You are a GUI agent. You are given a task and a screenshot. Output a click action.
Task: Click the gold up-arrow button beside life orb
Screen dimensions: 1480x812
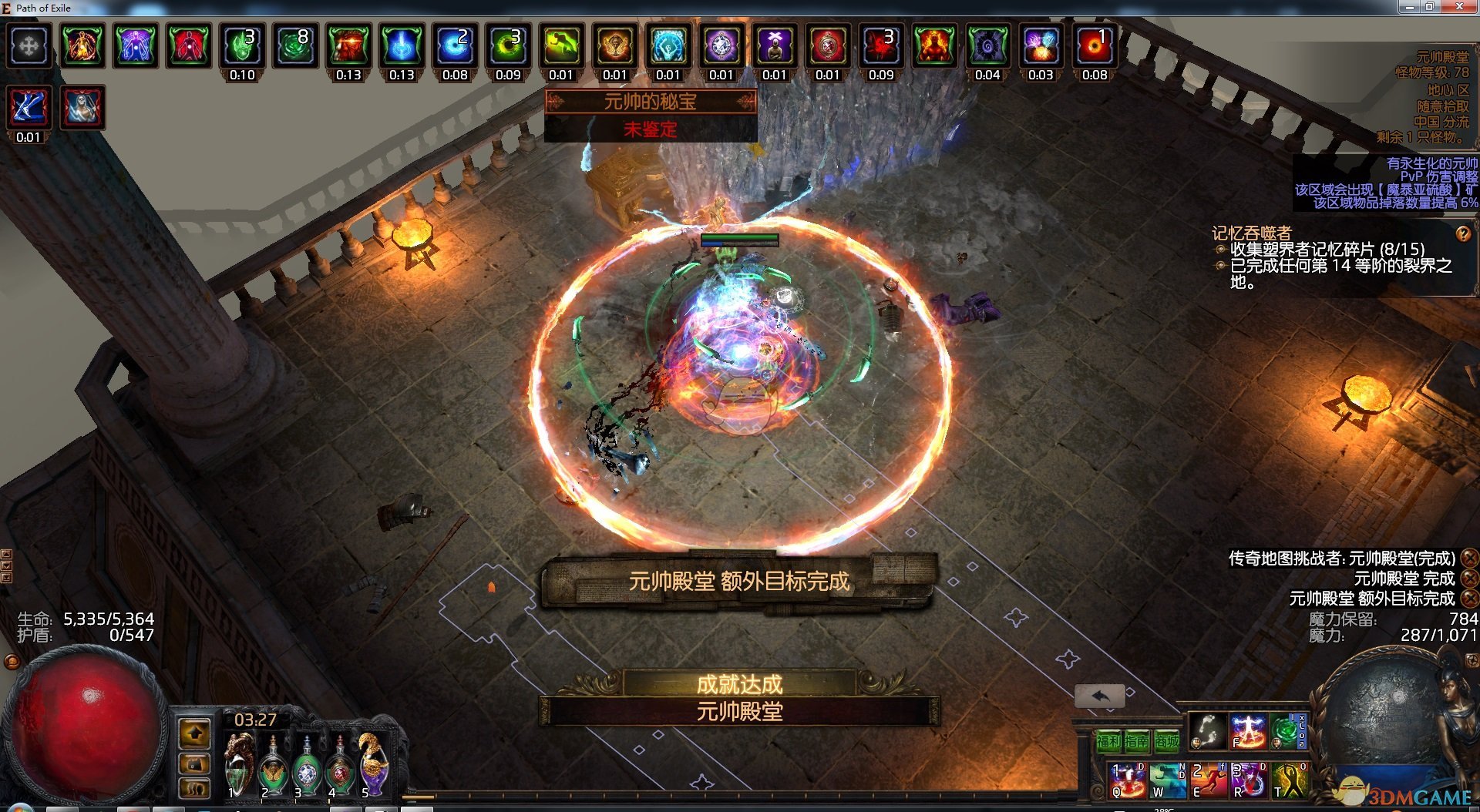pyautogui.click(x=195, y=733)
